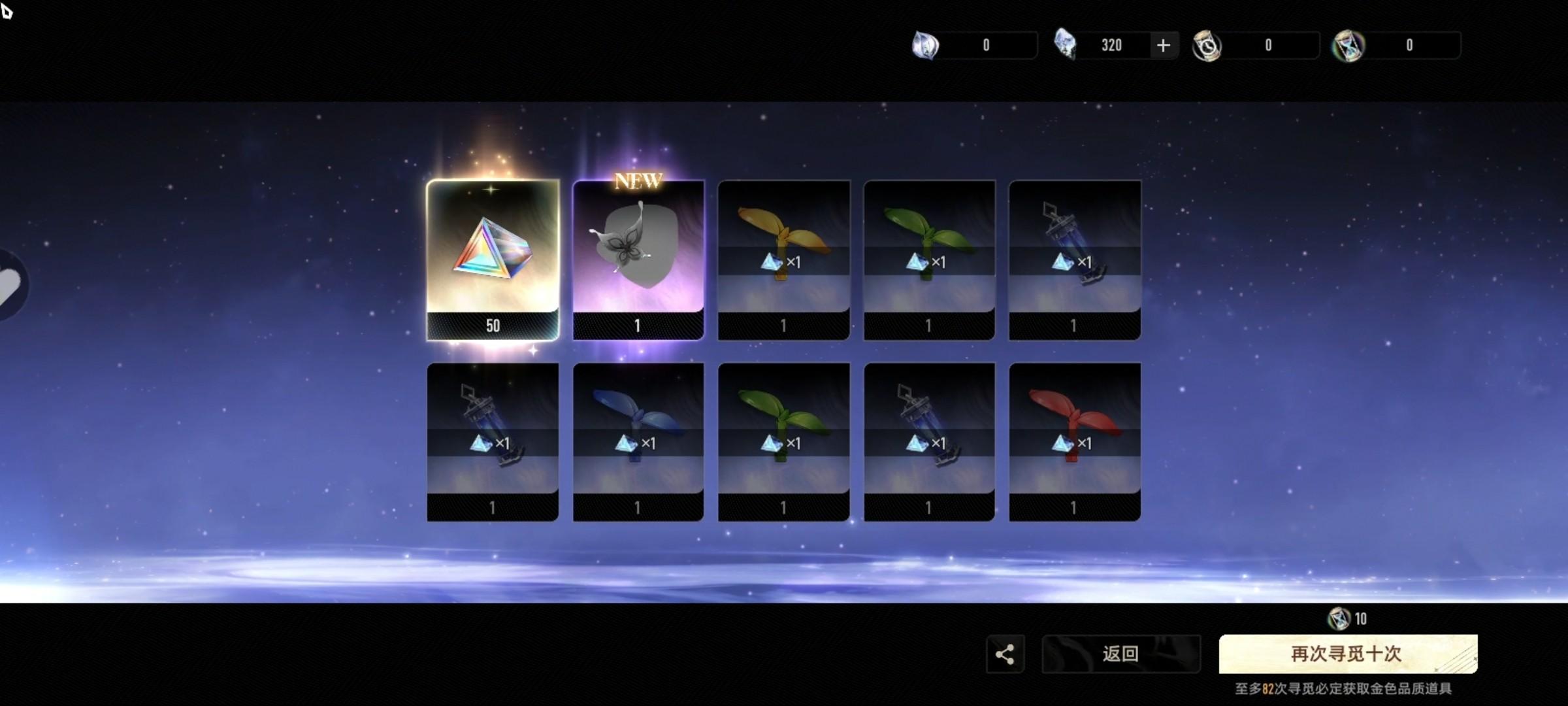View the NEW butterfly accessory card

[x=638, y=260]
